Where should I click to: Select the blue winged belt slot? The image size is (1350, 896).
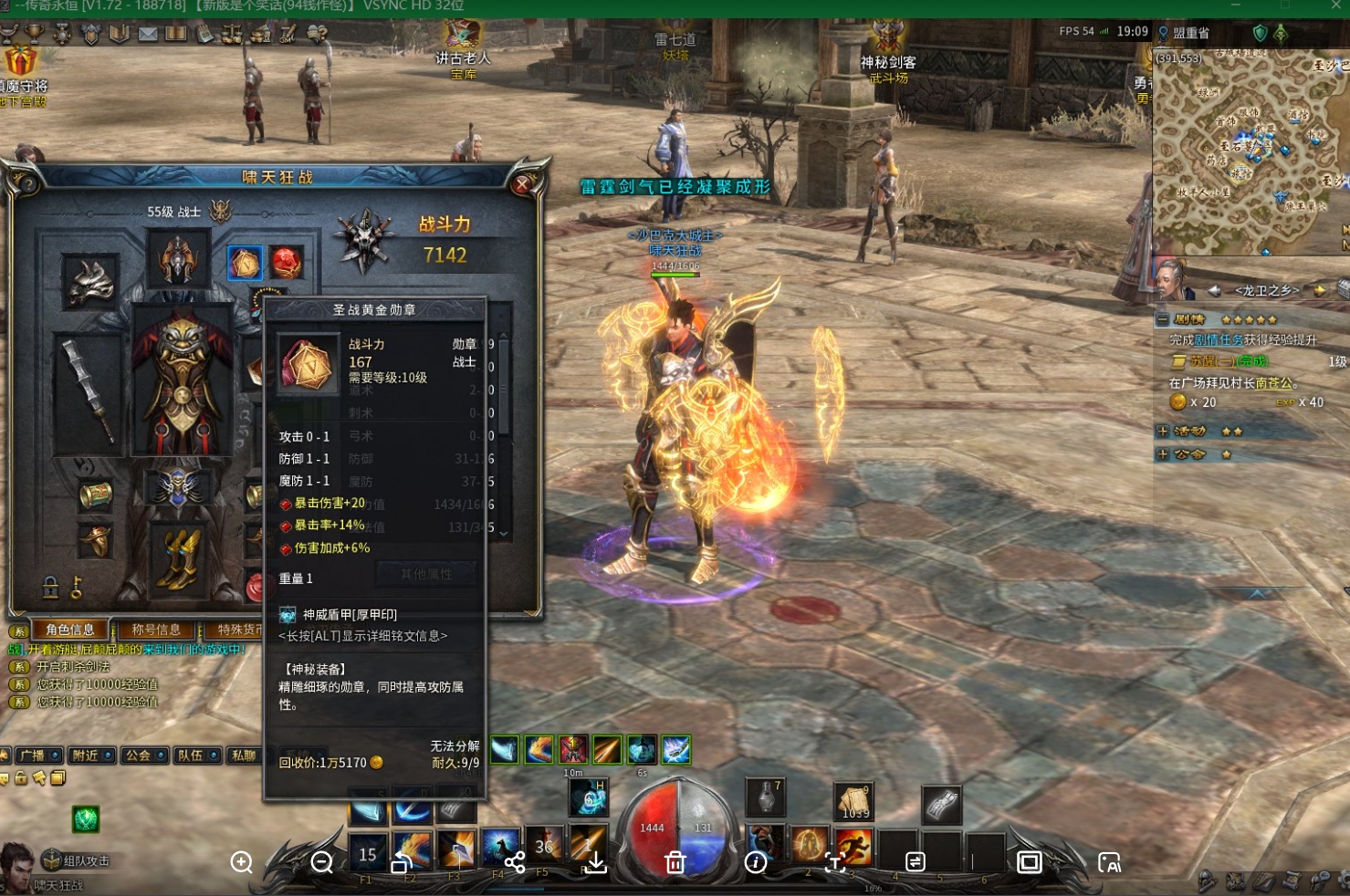[x=178, y=485]
